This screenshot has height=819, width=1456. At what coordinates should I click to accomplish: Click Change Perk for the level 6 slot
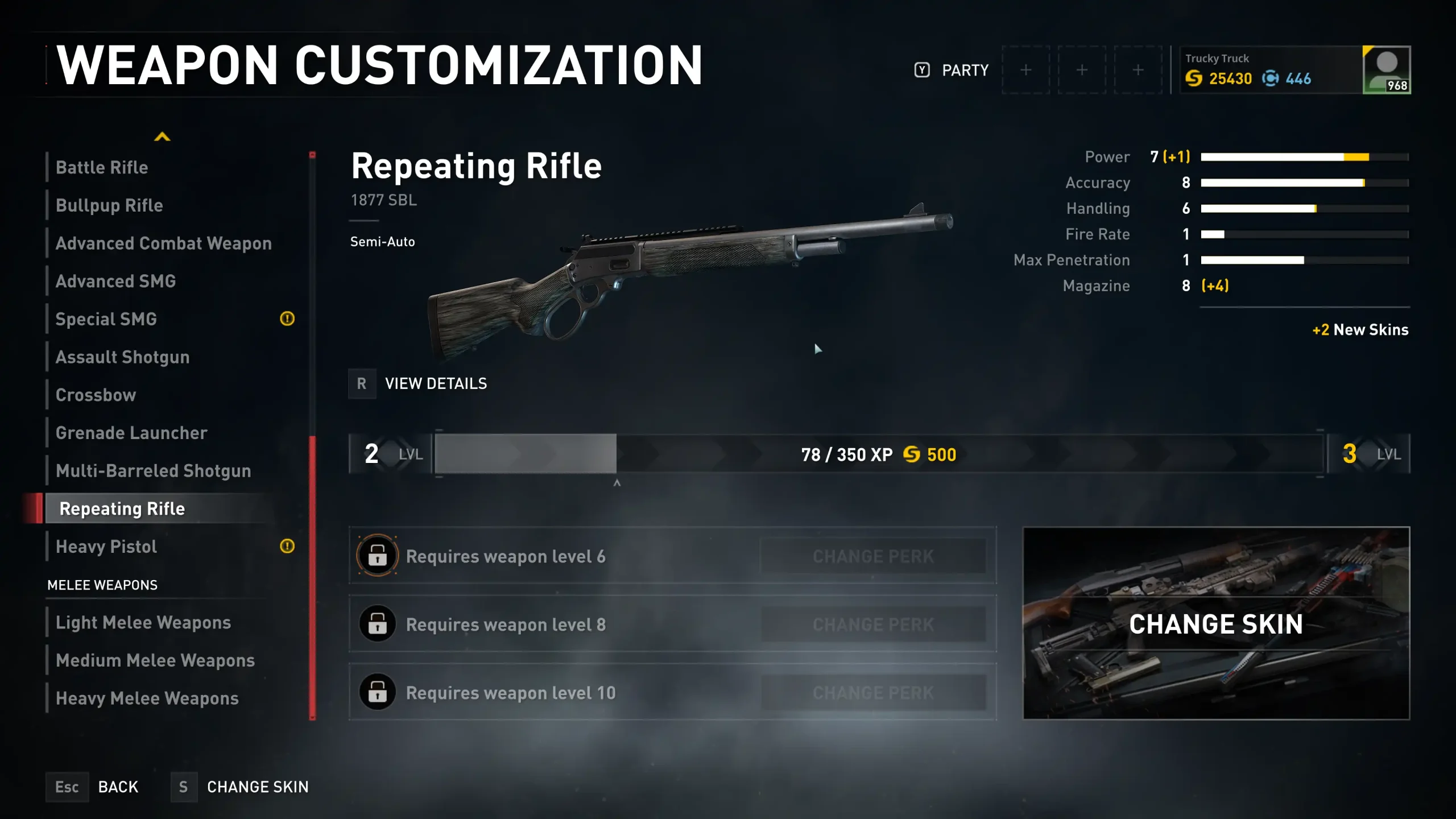[x=873, y=556]
